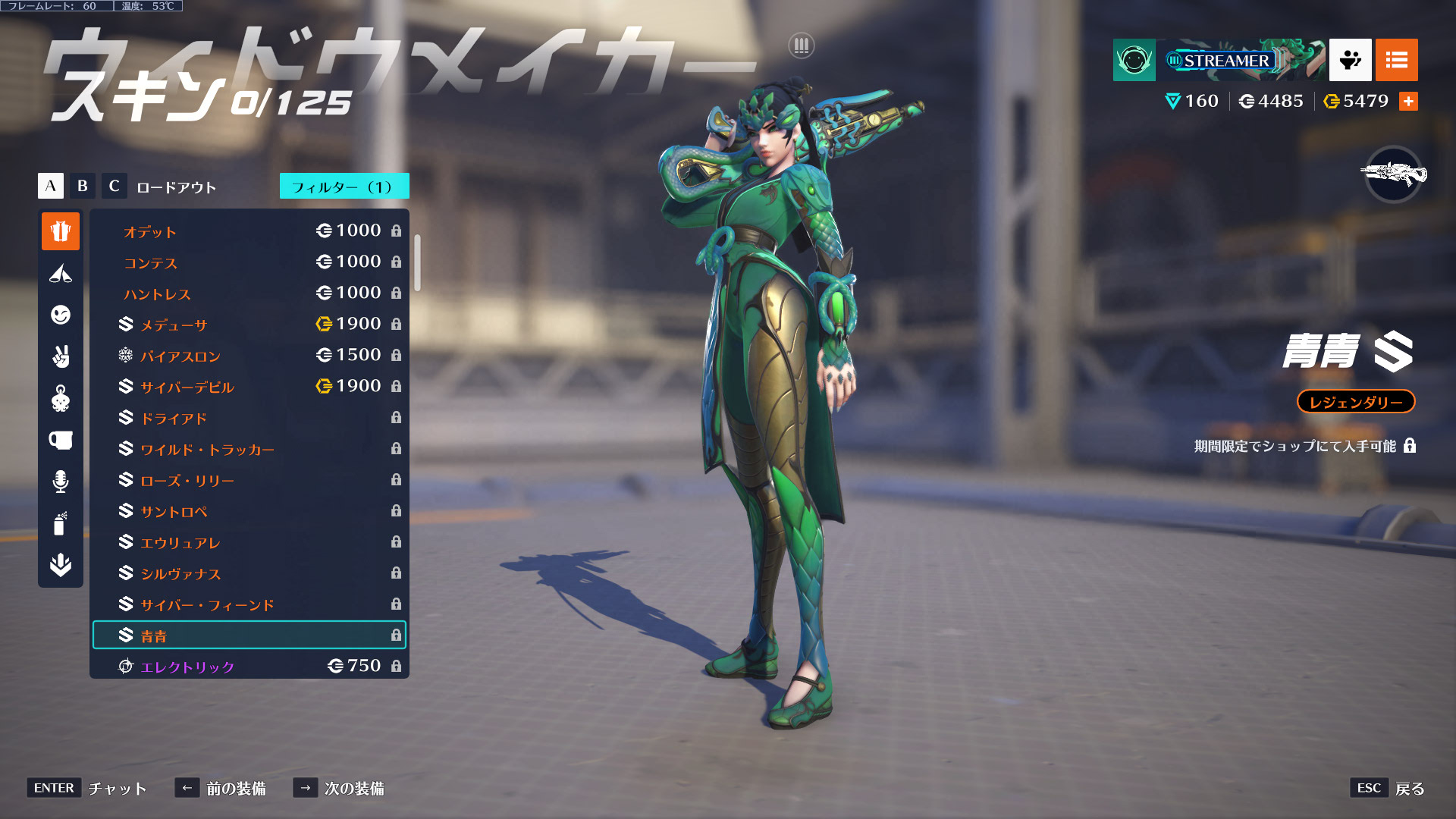The image size is (1456, 819).
Task: Open the フィルター filter button
Action: (x=344, y=187)
